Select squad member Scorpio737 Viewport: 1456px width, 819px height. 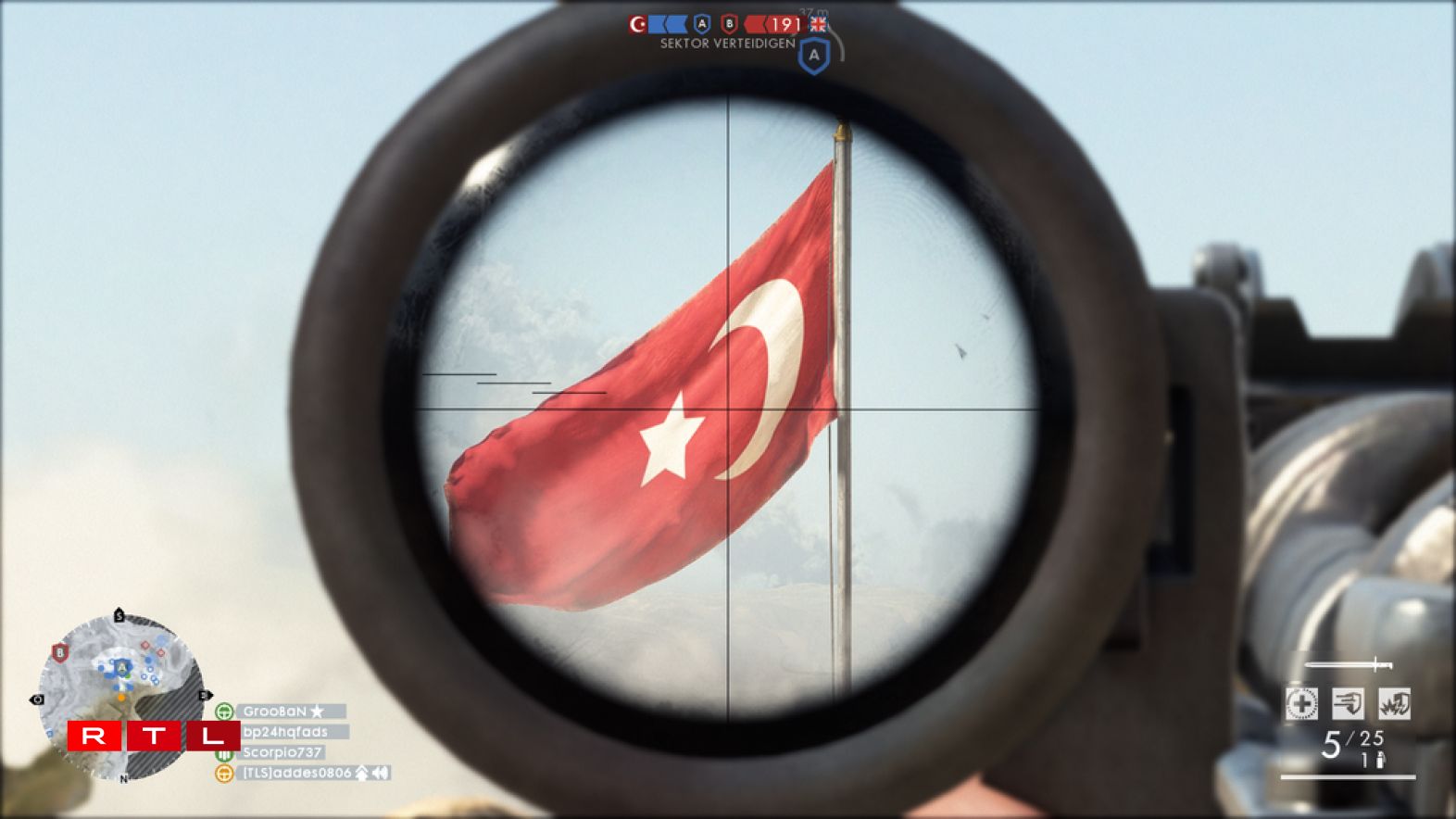point(282,752)
